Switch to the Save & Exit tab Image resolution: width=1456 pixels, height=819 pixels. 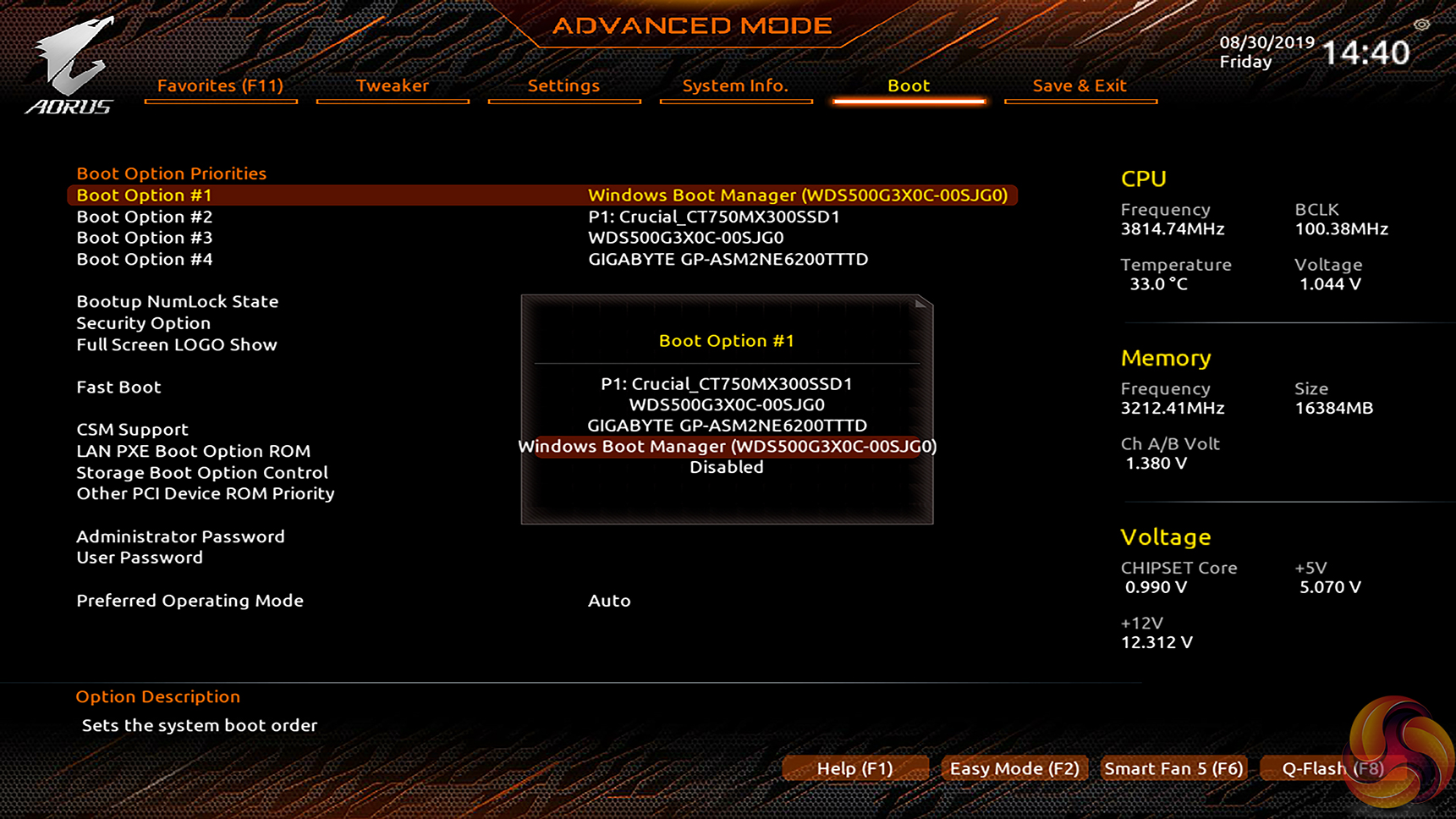tap(1079, 85)
